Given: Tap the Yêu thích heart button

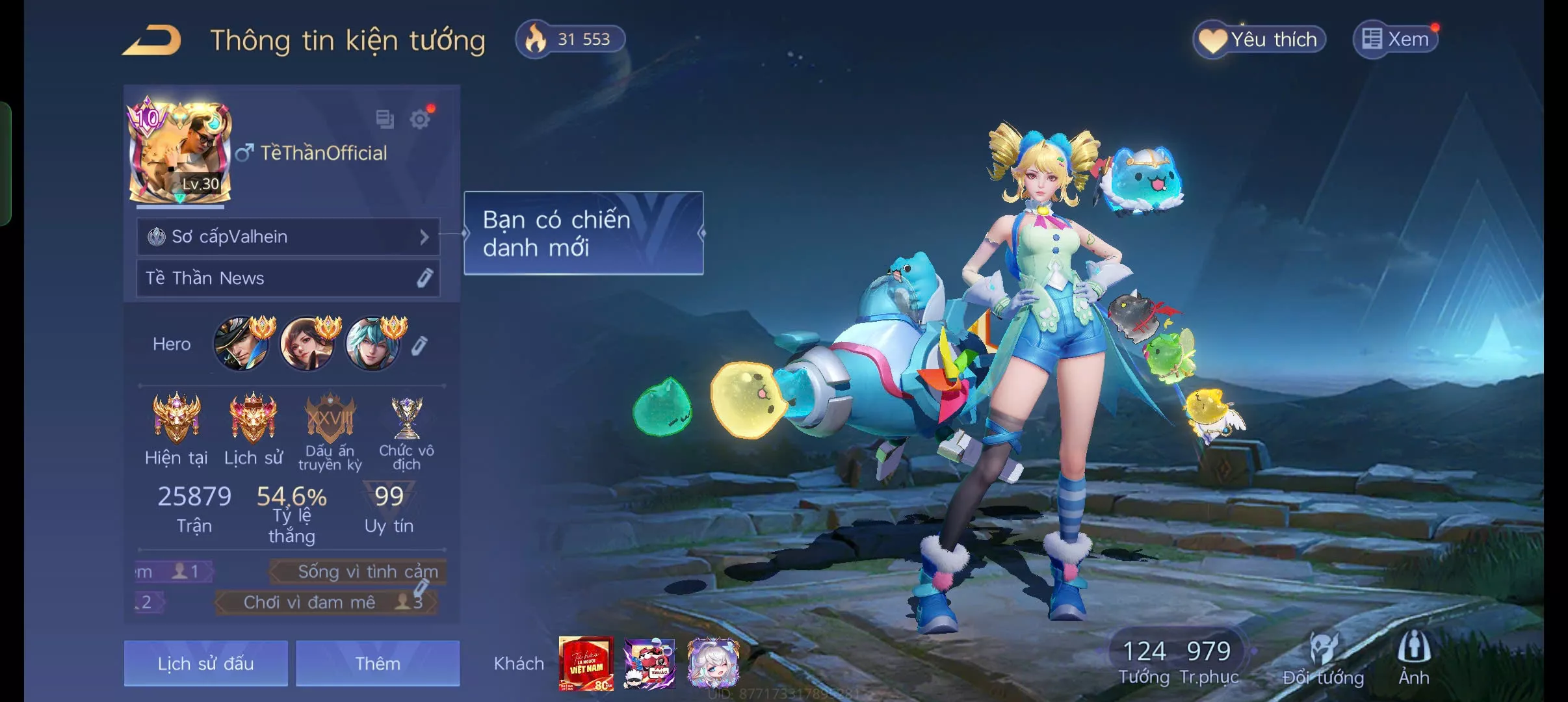Looking at the screenshot, I should coord(1259,40).
